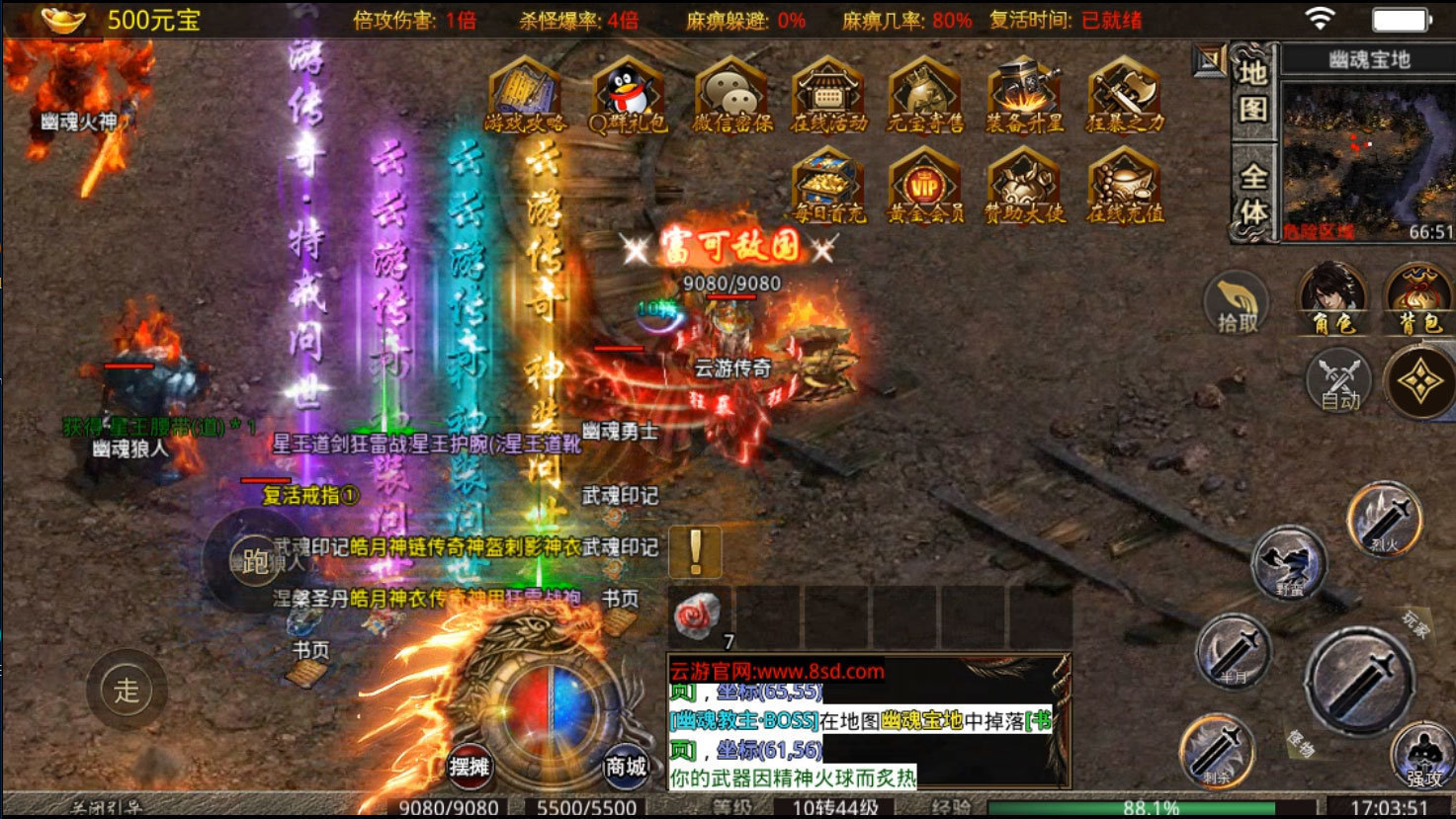
Task: Open the 黄金会员 VIP membership icon
Action: pyautogui.click(x=925, y=186)
